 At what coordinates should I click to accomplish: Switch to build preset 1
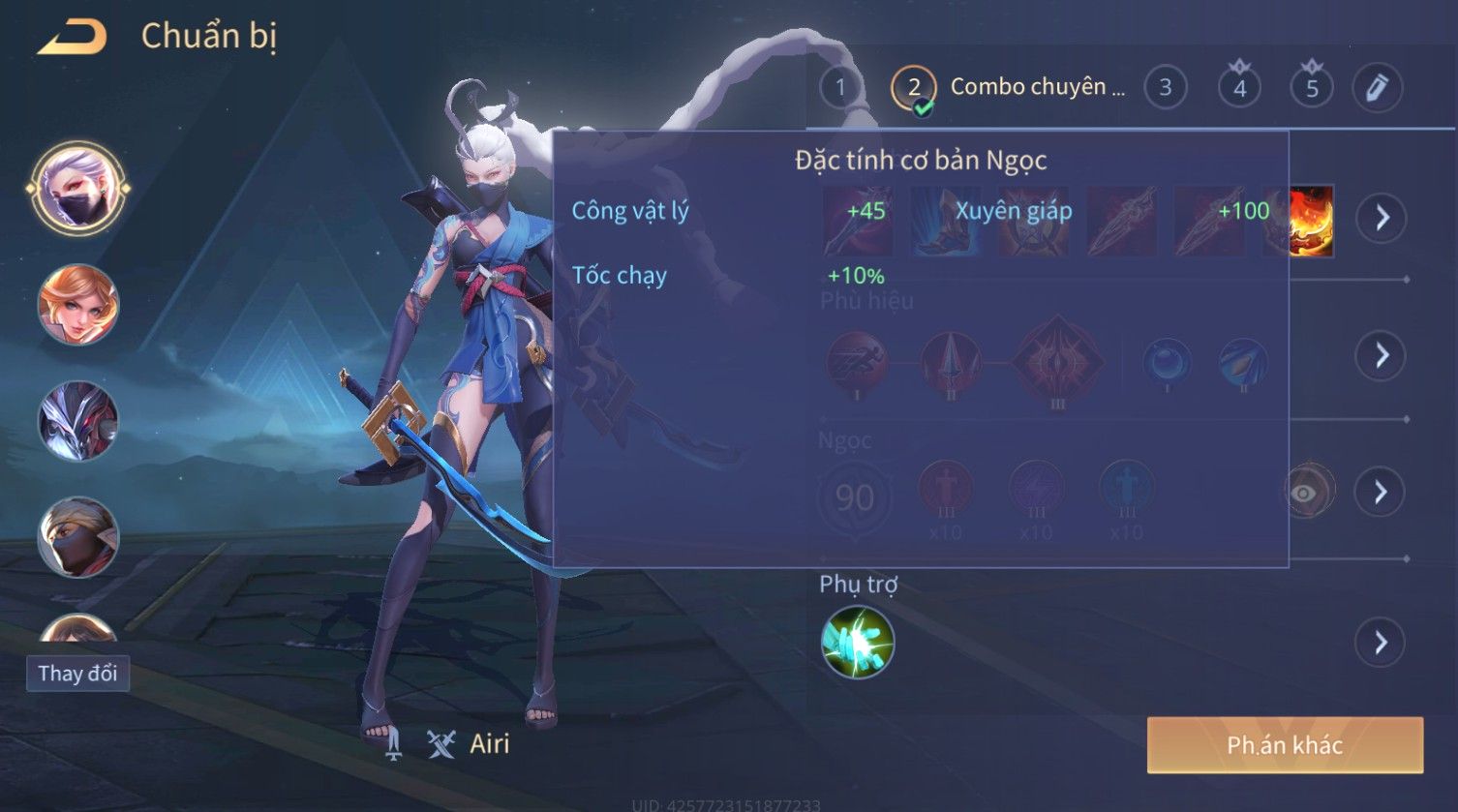point(840,88)
